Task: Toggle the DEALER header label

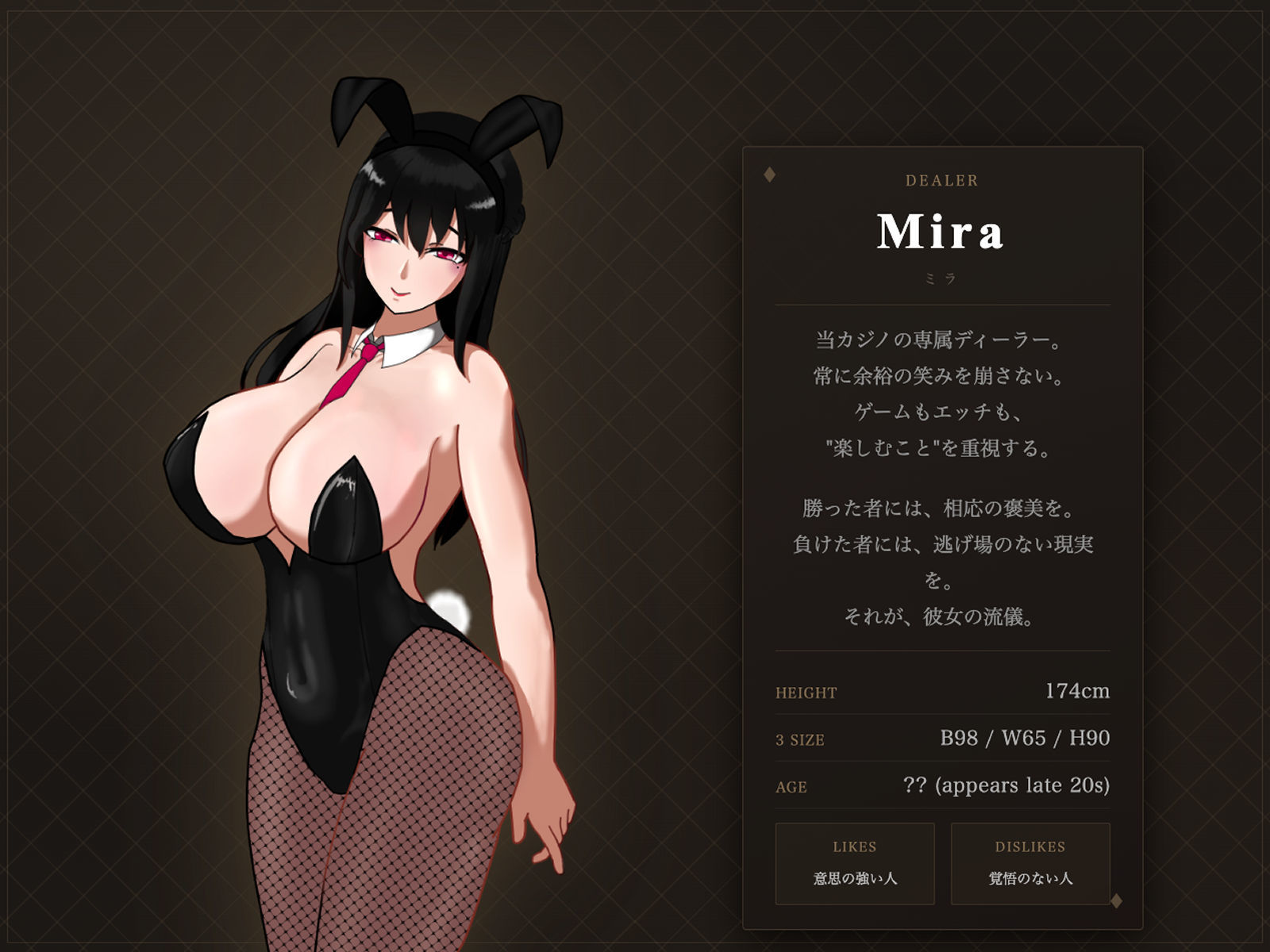Action: pos(941,180)
